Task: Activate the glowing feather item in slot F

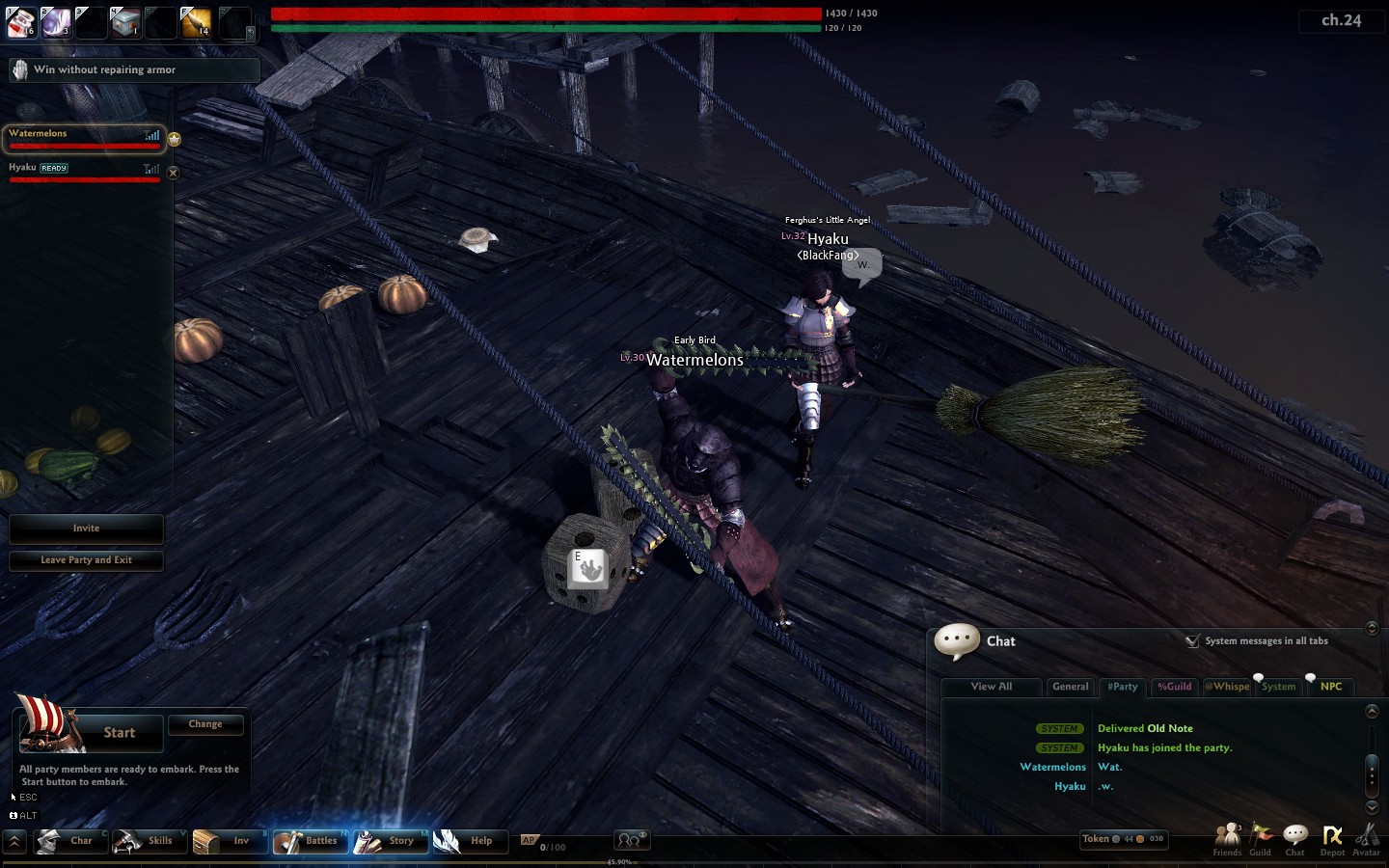Action: 196,22
